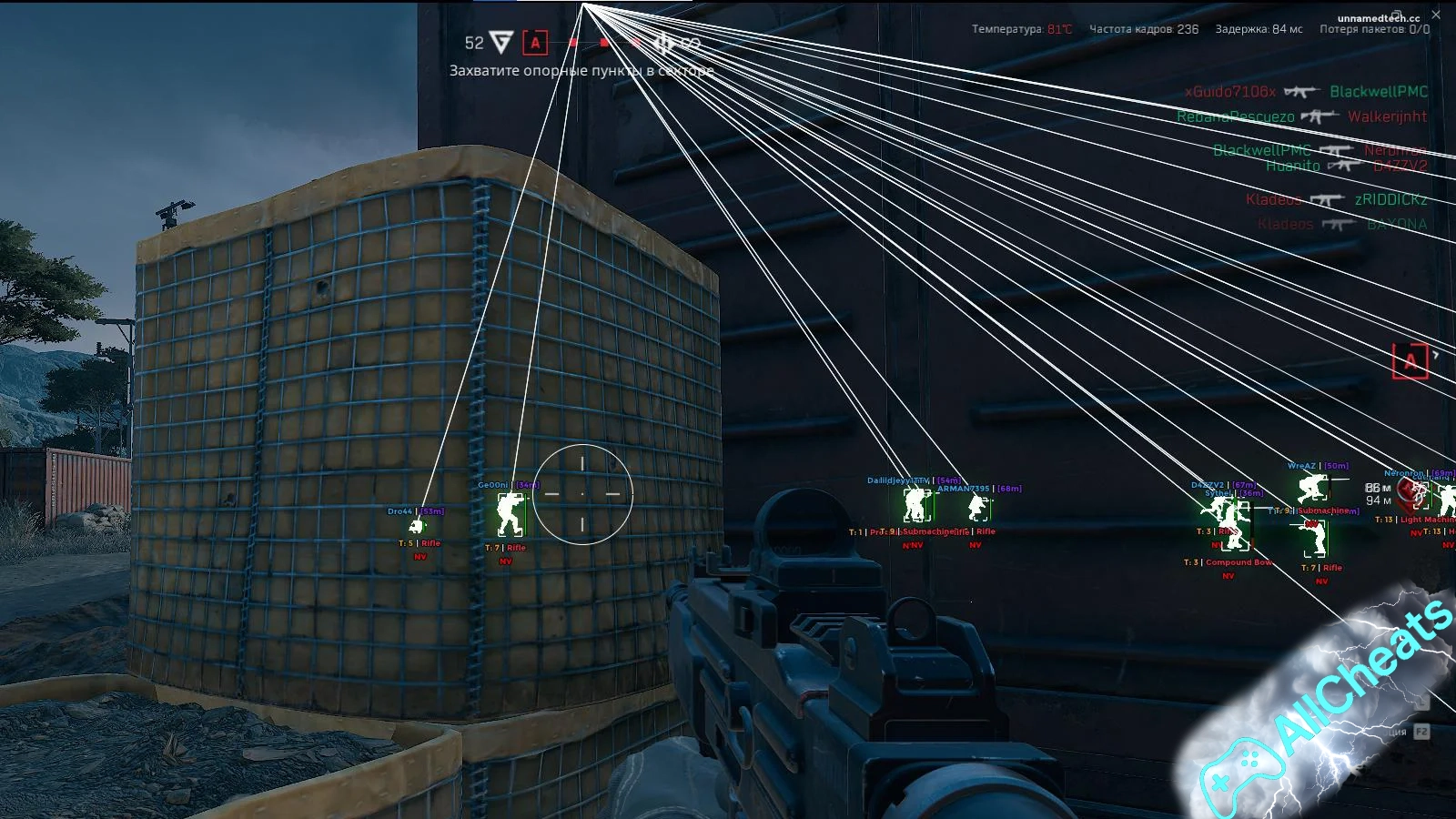Select the sector A objective icon
Screen dimensions: 1456x819
(x=535, y=42)
